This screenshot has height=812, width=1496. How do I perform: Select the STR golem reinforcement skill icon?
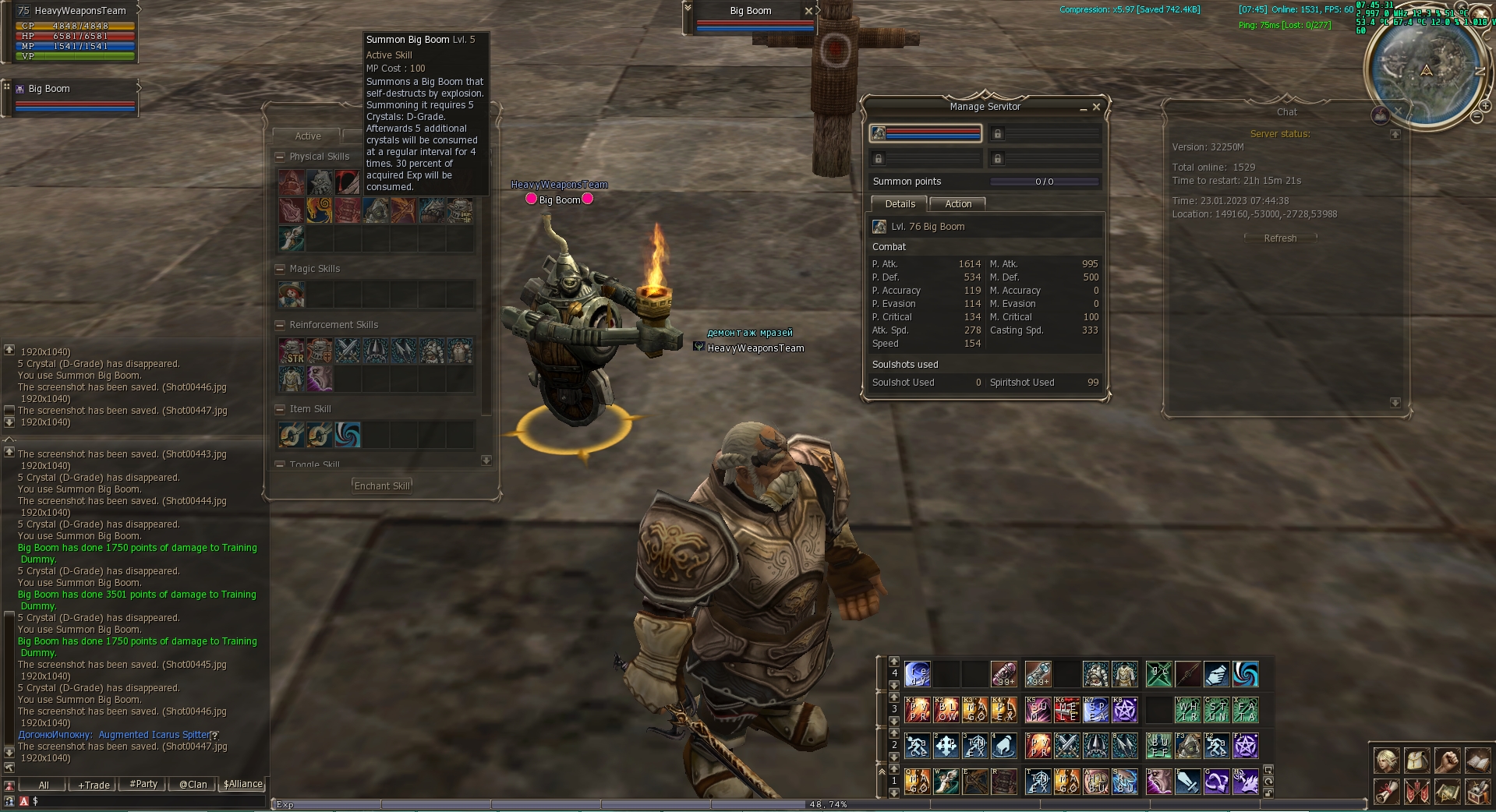coord(292,351)
